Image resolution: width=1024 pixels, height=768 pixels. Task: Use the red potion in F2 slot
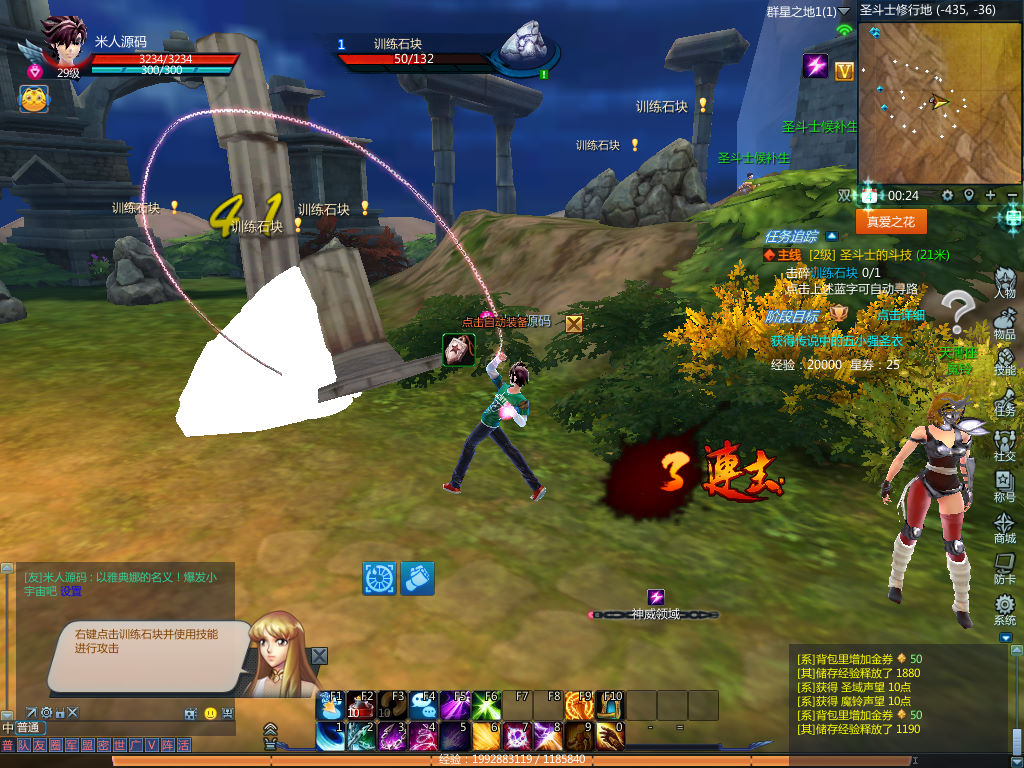coord(362,705)
